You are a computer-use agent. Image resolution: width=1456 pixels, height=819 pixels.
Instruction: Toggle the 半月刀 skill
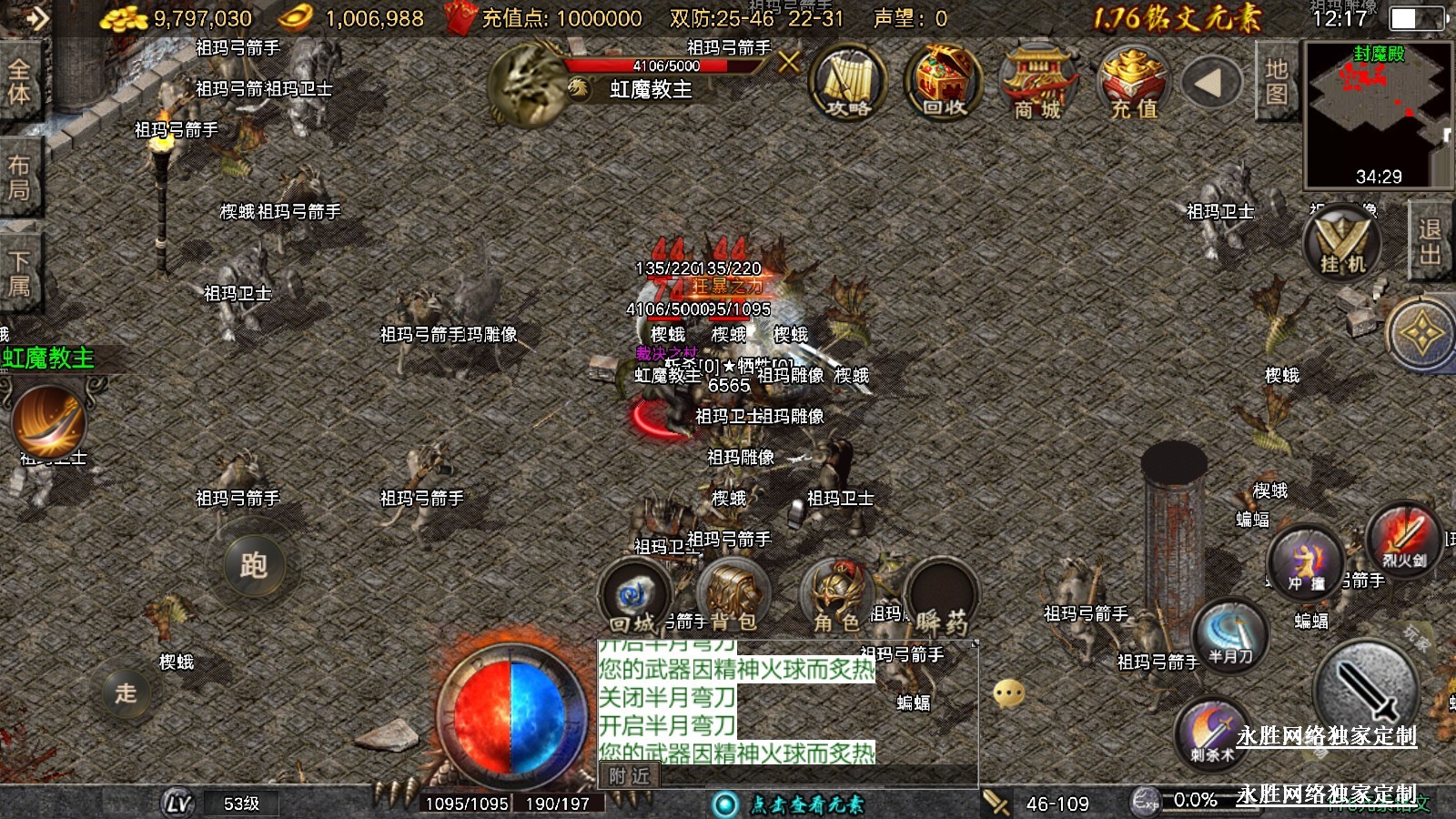1230,635
